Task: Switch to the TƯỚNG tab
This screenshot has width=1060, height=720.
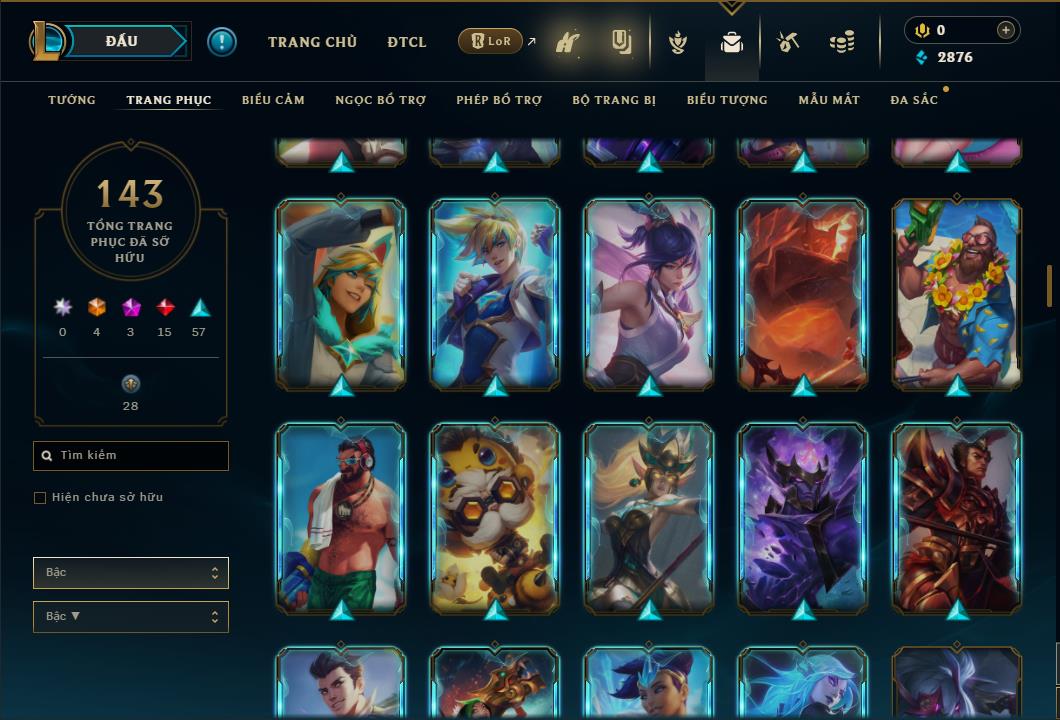Action: 72,100
